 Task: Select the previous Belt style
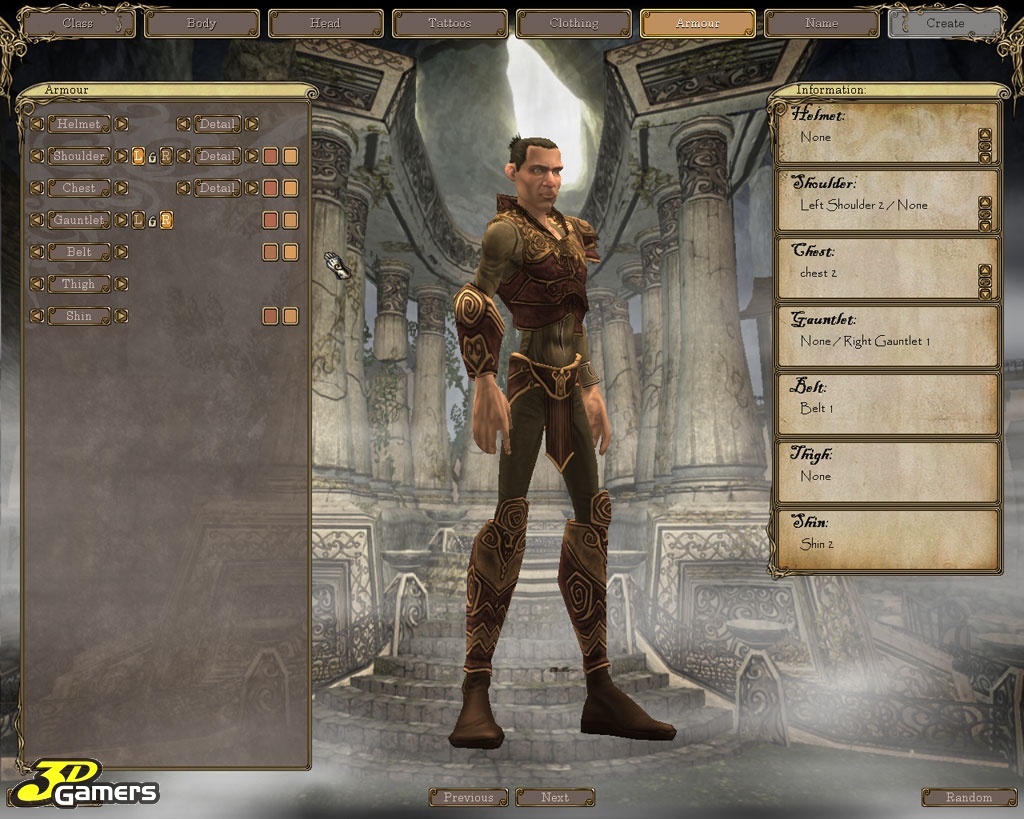pos(37,252)
